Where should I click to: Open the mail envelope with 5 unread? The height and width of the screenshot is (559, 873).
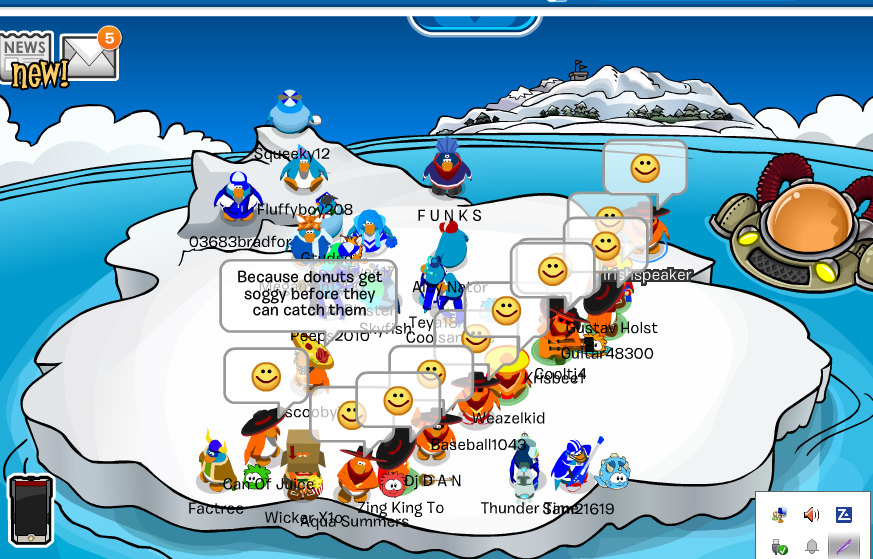click(x=87, y=58)
